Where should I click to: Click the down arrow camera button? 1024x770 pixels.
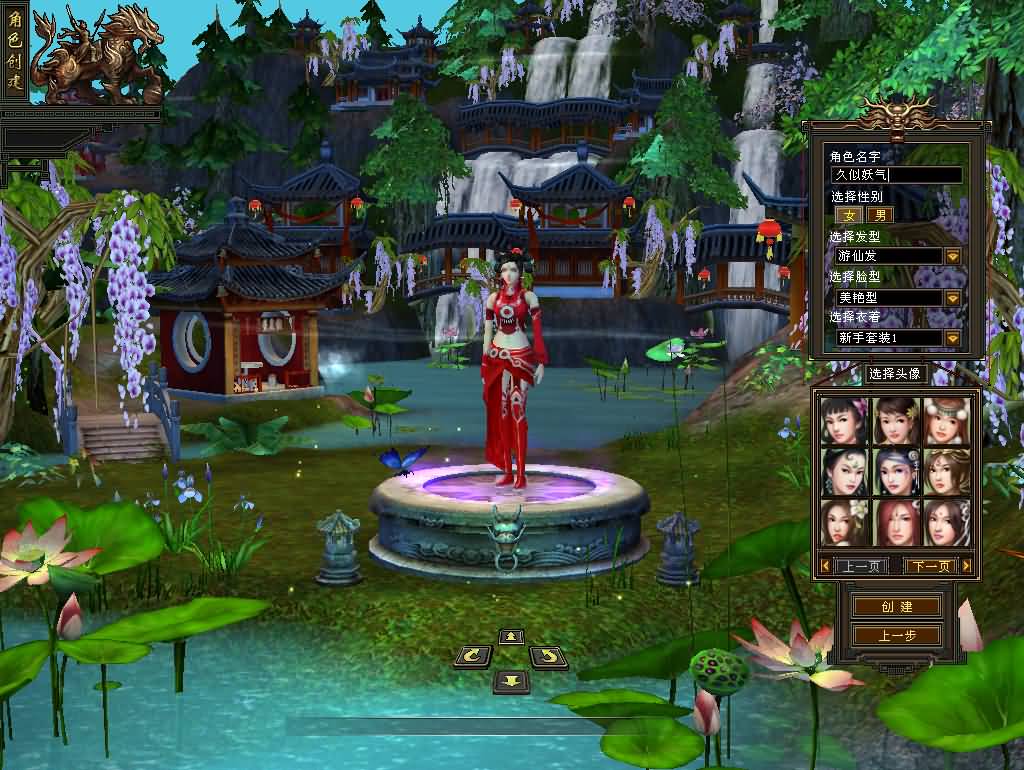[511, 681]
